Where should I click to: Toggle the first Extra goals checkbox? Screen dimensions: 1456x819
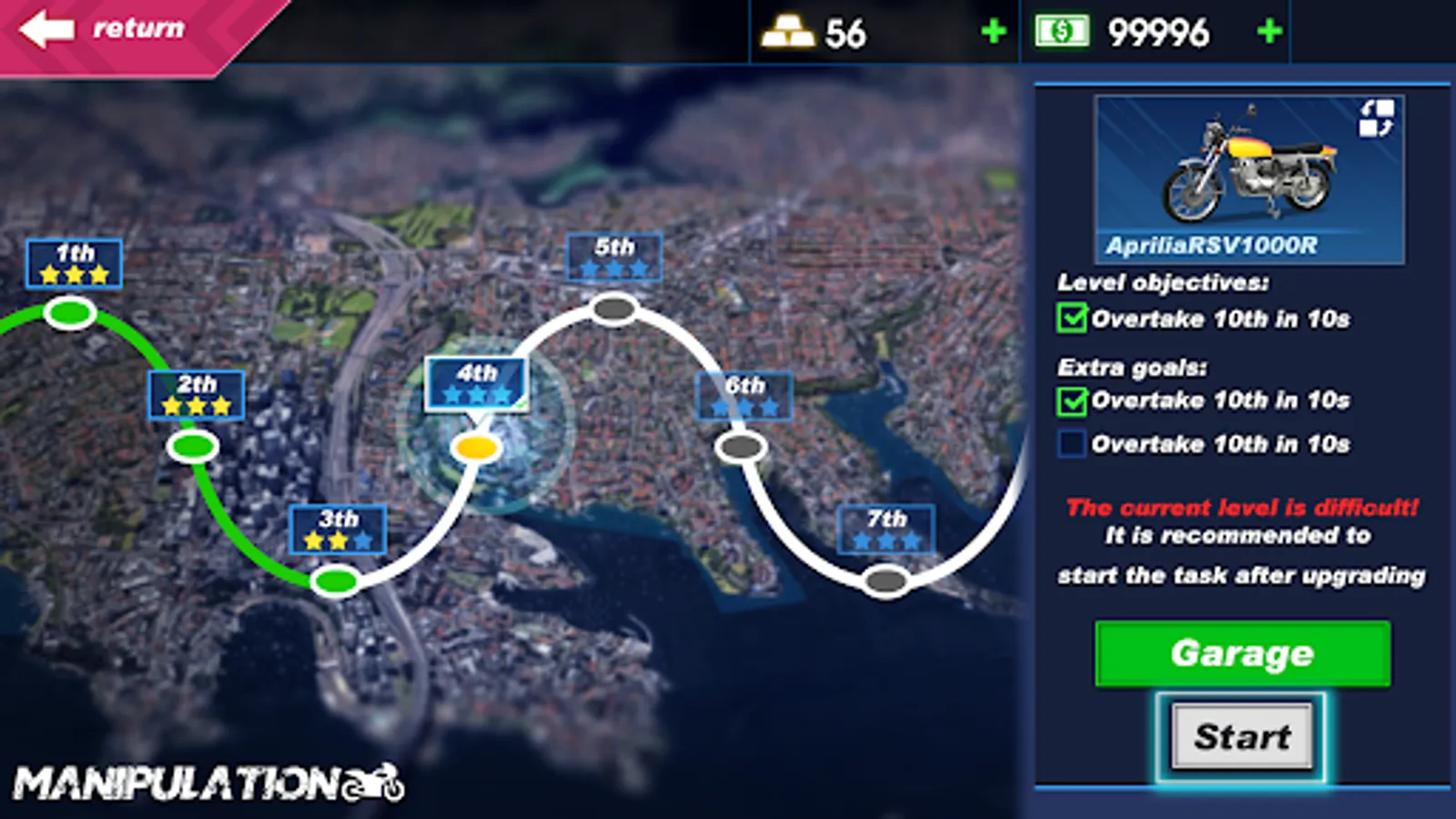pyautogui.click(x=1073, y=400)
